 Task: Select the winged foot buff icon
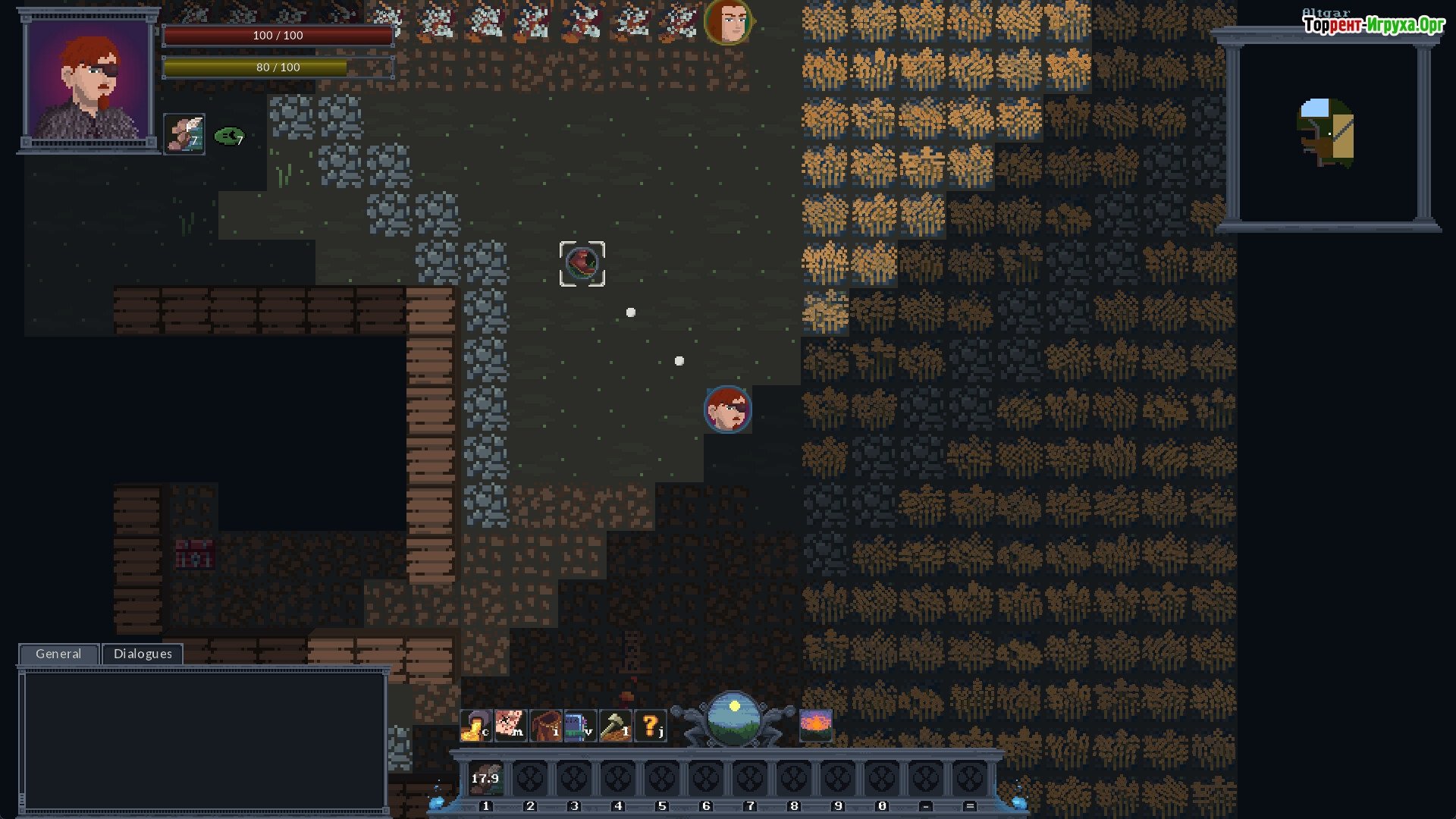[184, 134]
